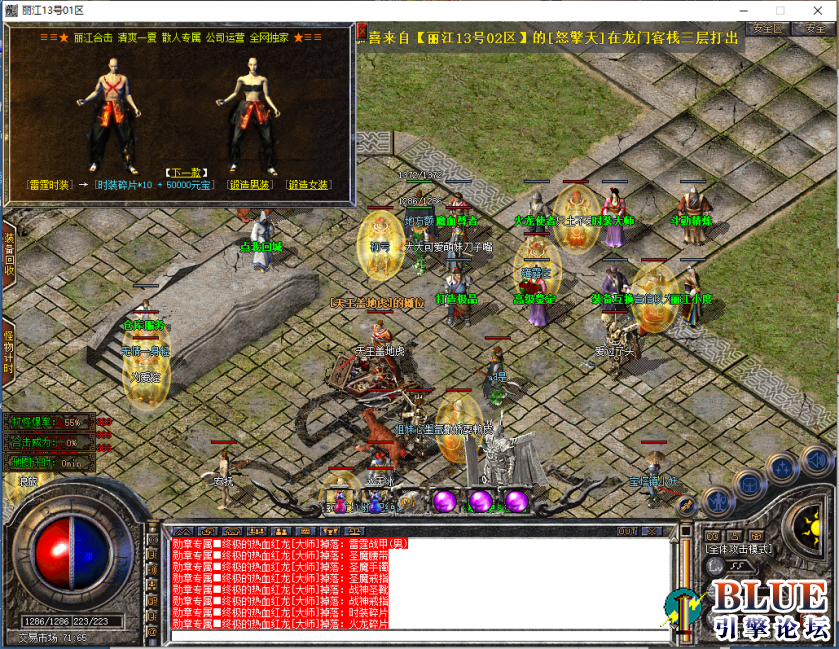839x649 pixels.
Task: Open the bag round button
Action: (749, 486)
